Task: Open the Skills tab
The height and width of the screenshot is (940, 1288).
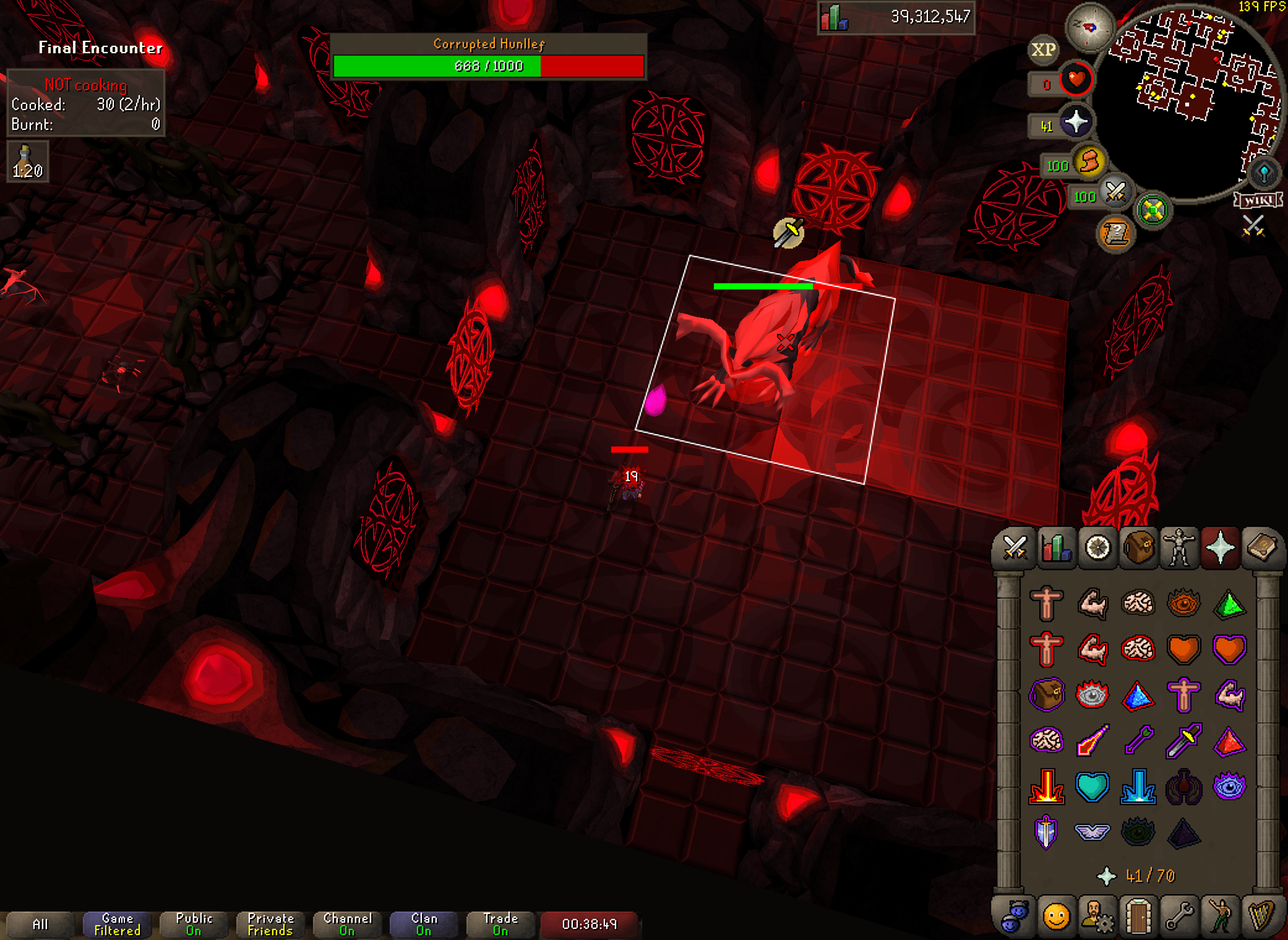Action: pos(1056,548)
